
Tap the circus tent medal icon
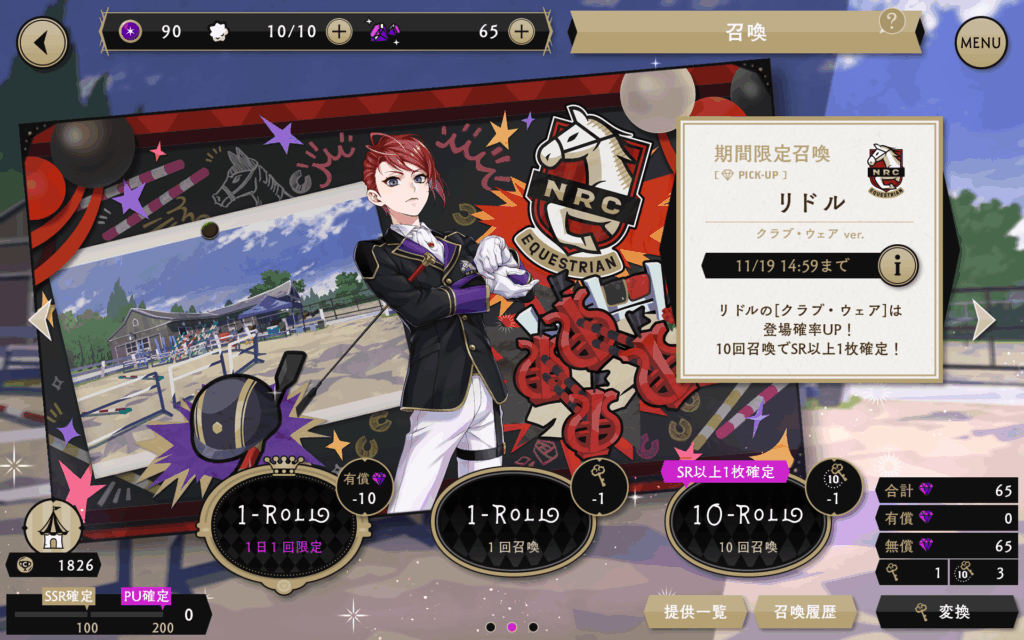pyautogui.click(x=52, y=526)
